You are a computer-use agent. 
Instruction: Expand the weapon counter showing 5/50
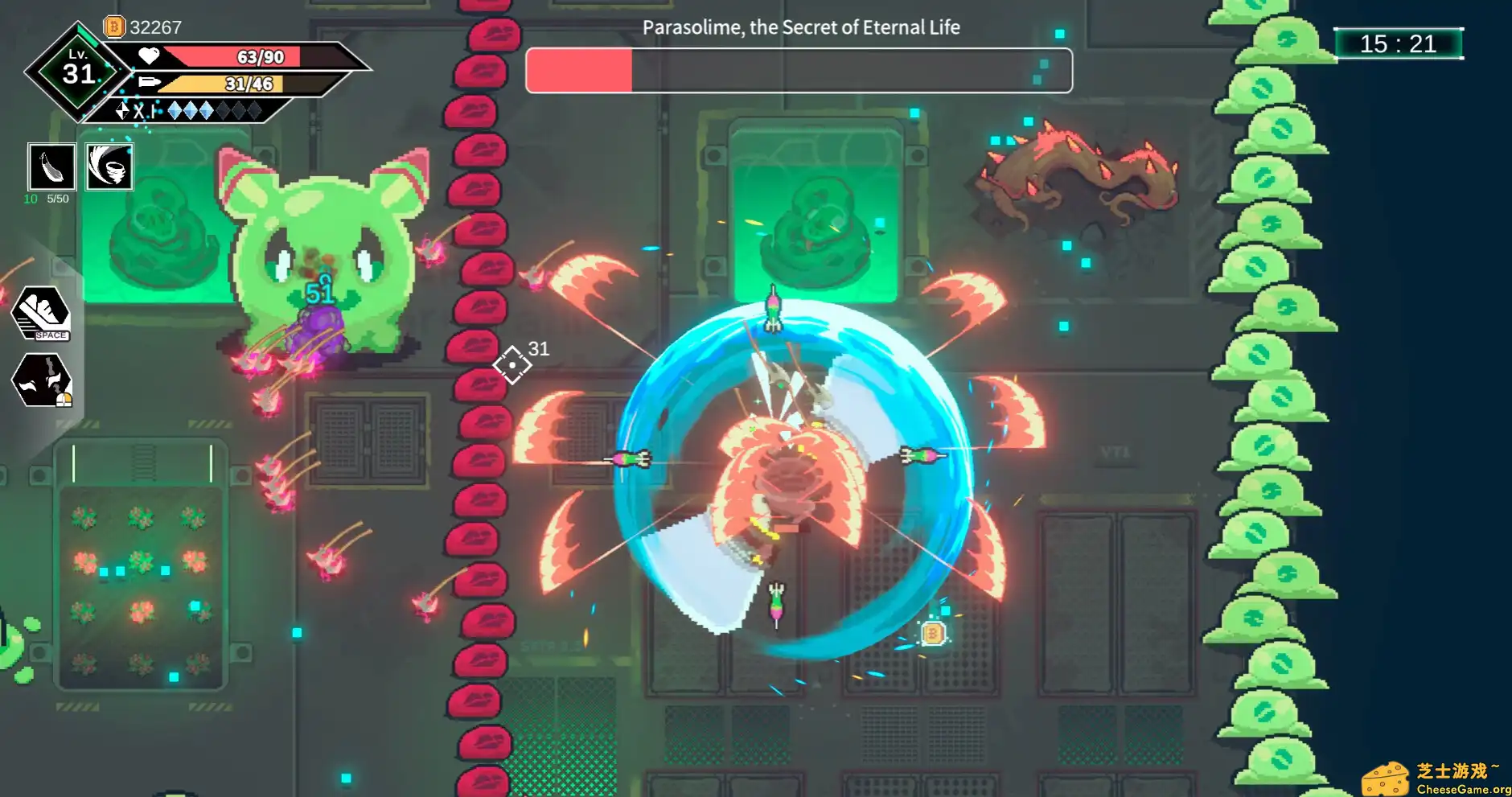tap(57, 199)
